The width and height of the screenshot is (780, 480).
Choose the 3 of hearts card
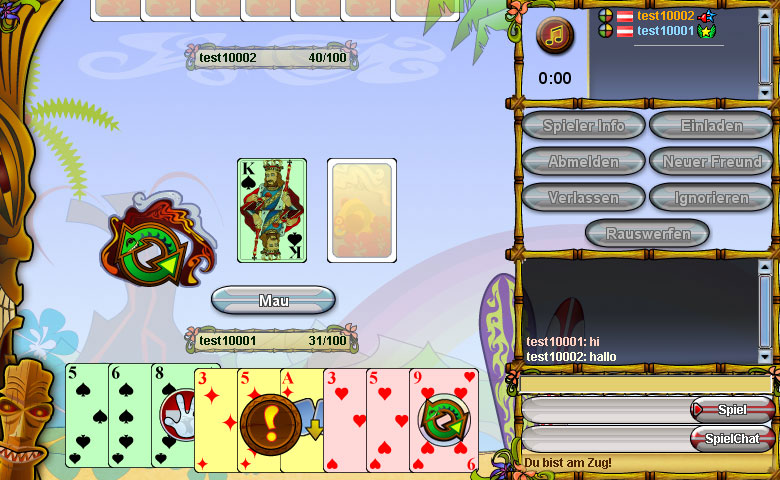[344, 420]
